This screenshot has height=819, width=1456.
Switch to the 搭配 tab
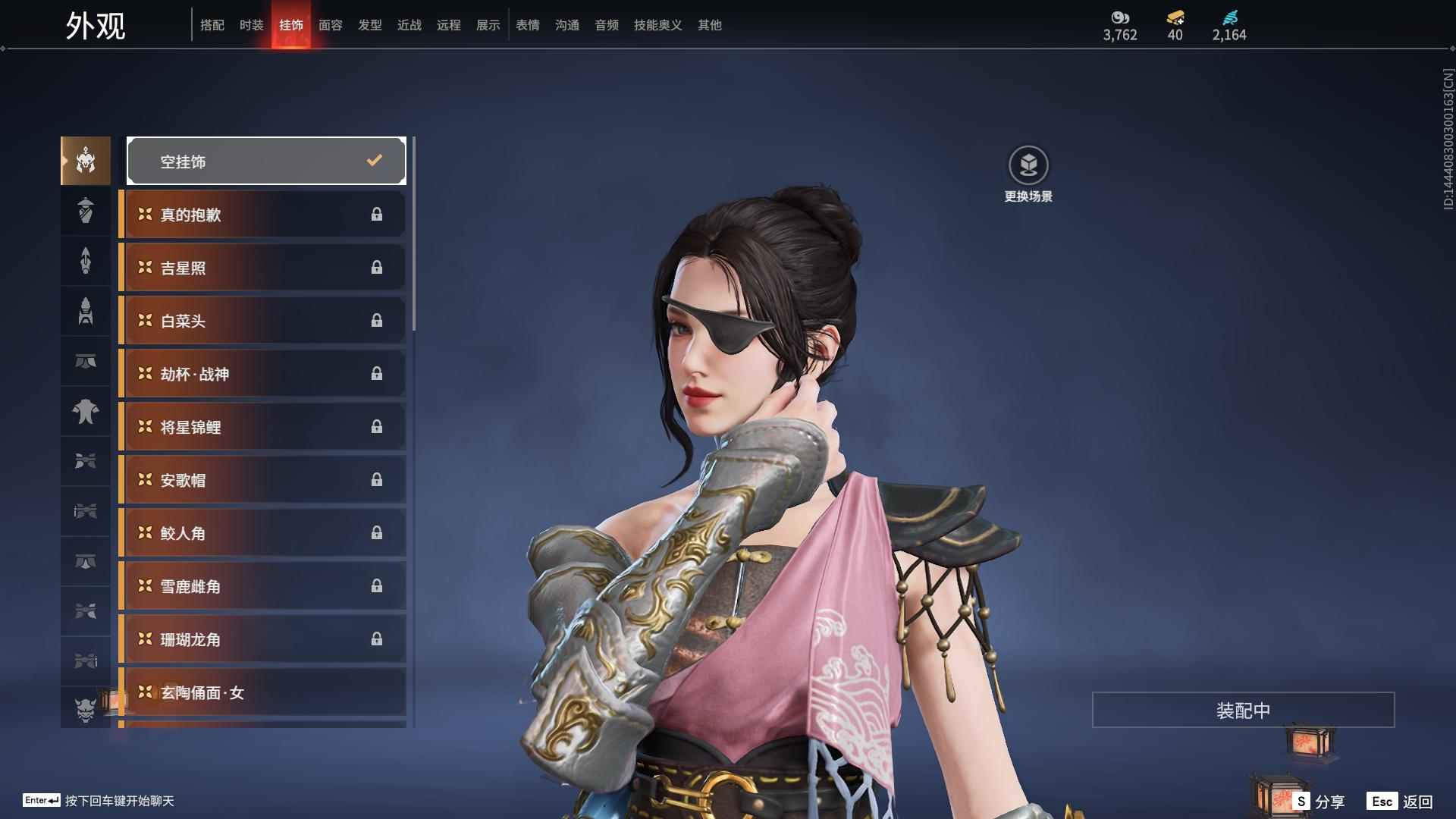coord(212,25)
